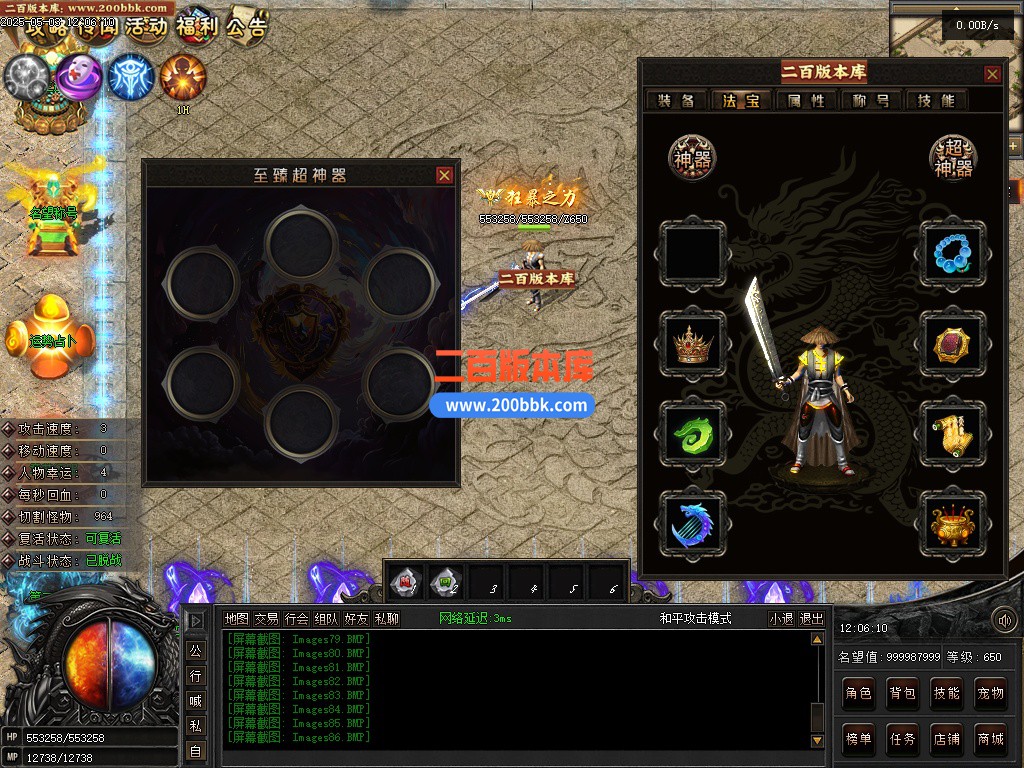This screenshot has height=768, width=1024.
Task: Select the blue bead bracelet slot
Action: click(953, 252)
